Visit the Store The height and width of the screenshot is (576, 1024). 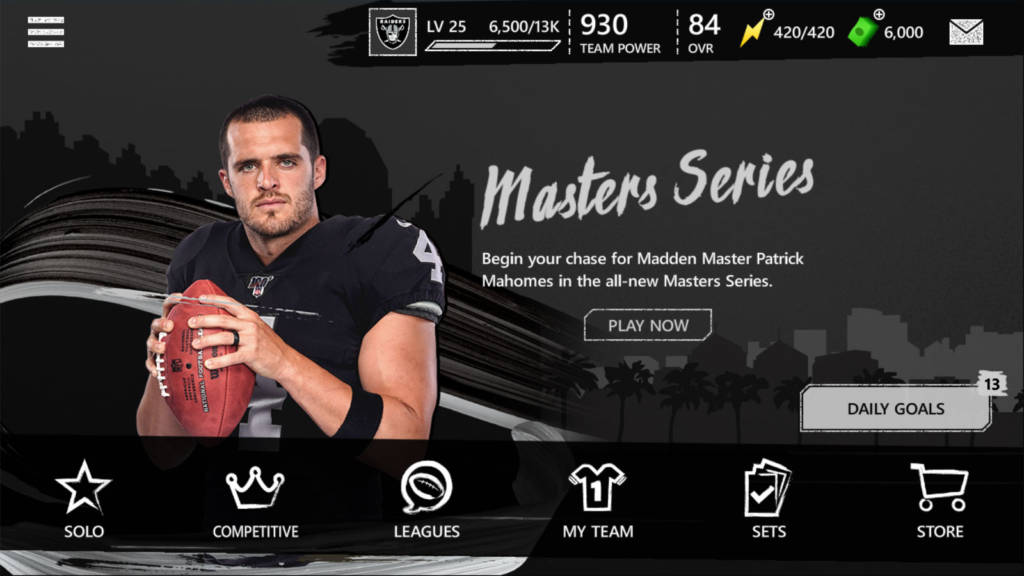pos(939,500)
